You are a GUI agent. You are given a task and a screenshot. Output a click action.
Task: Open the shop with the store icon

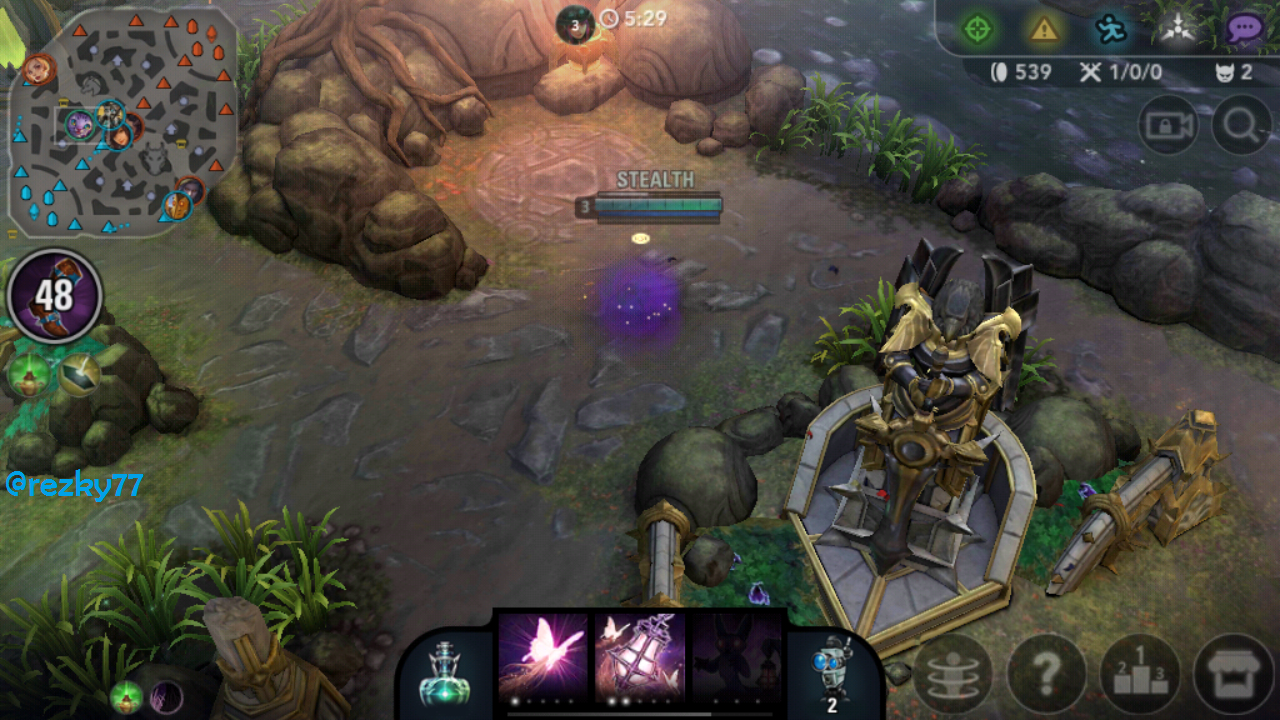(1233, 673)
